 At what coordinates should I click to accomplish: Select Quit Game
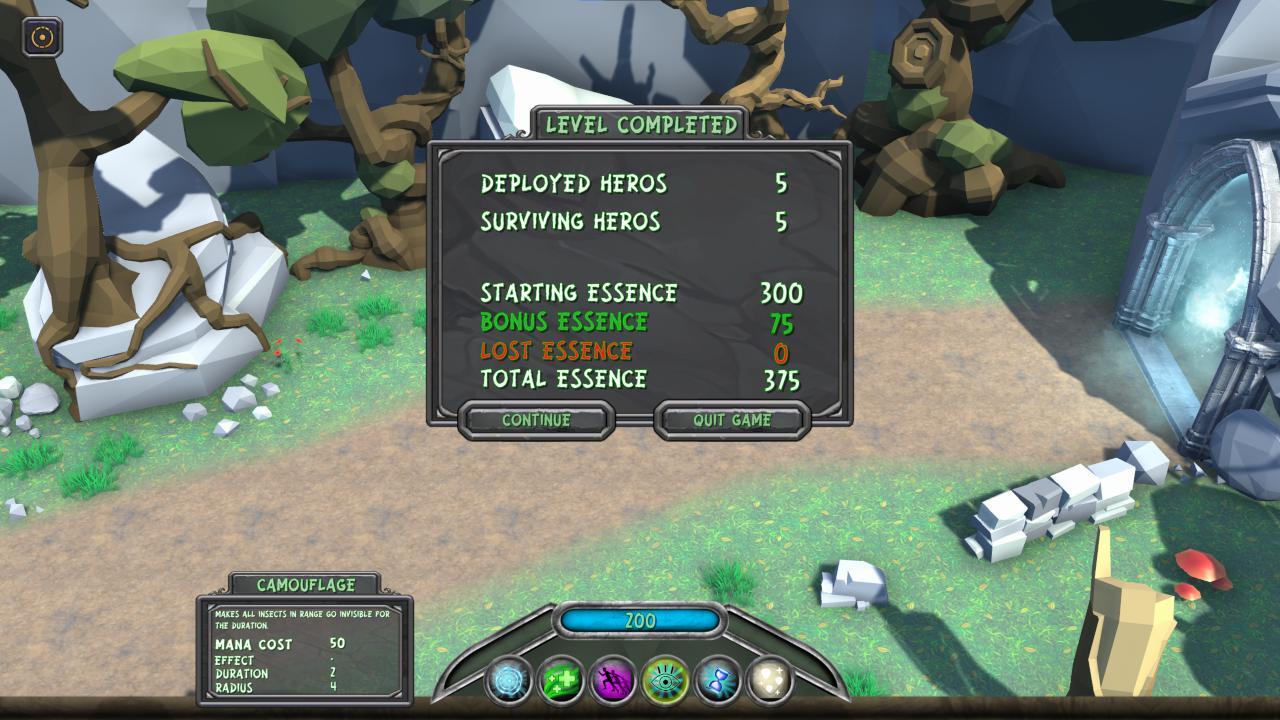[732, 420]
